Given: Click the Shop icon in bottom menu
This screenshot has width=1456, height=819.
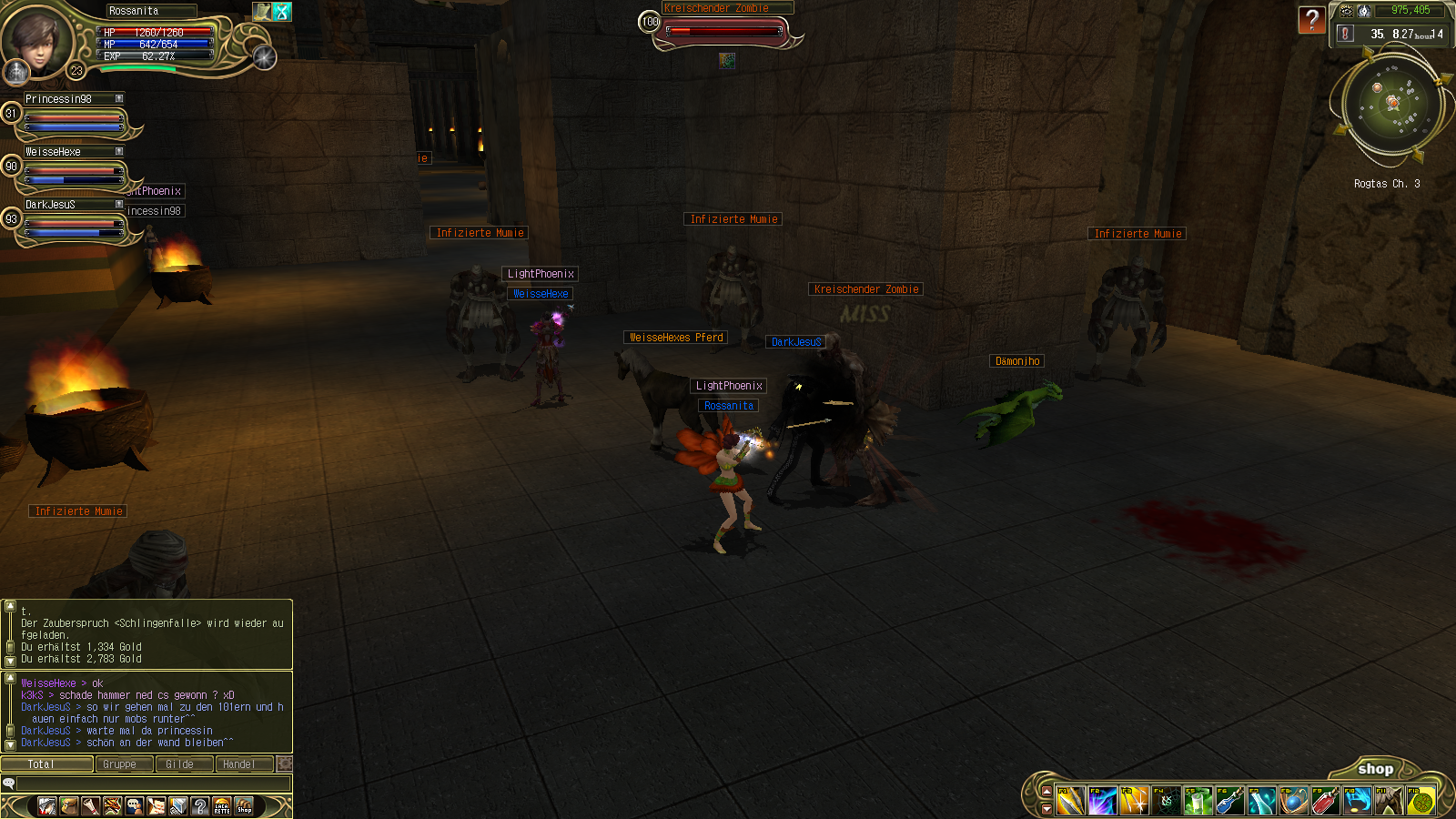Looking at the screenshot, I should point(244,806).
